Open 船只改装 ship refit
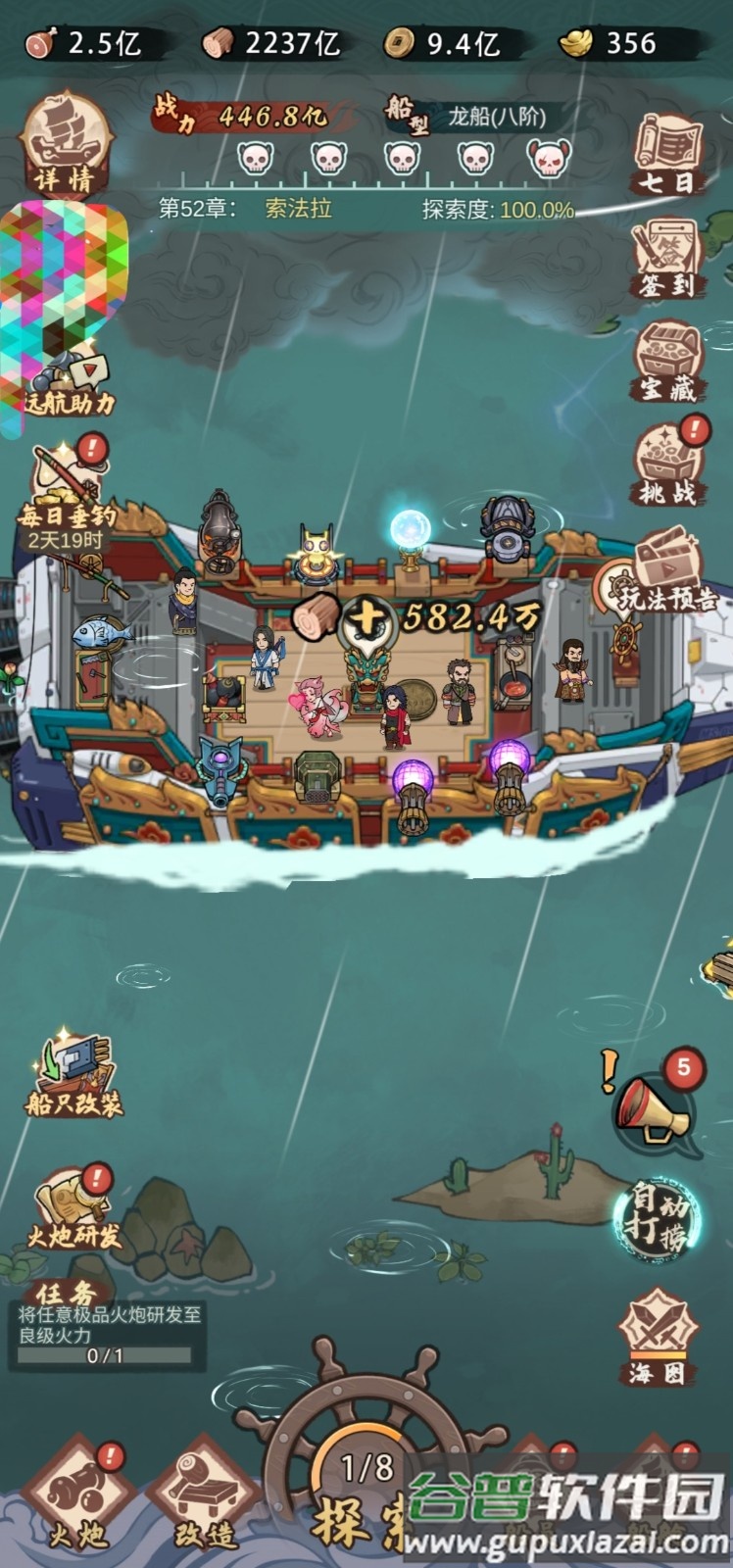Image resolution: width=733 pixels, height=1568 pixels. tap(73, 1076)
